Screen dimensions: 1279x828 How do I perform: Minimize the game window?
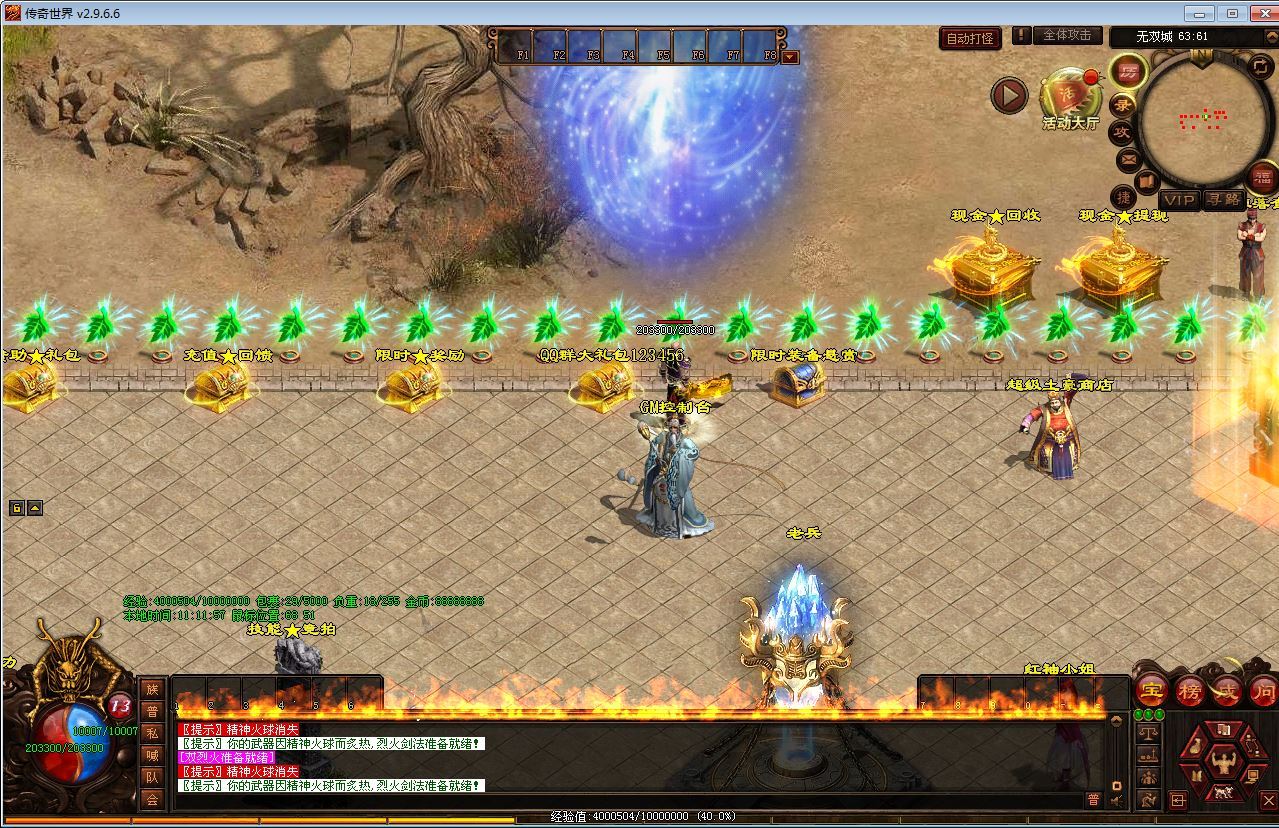(1200, 13)
